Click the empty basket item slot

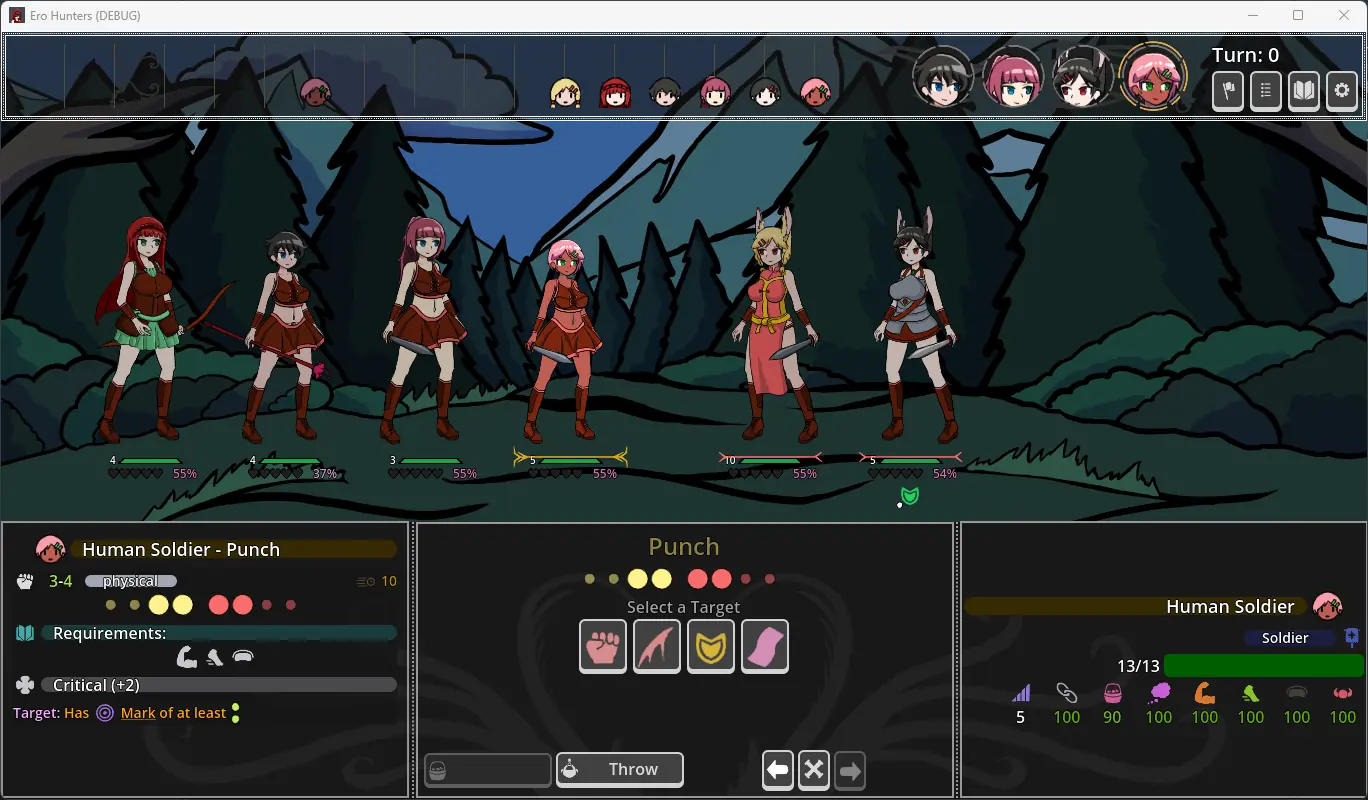[x=488, y=770]
